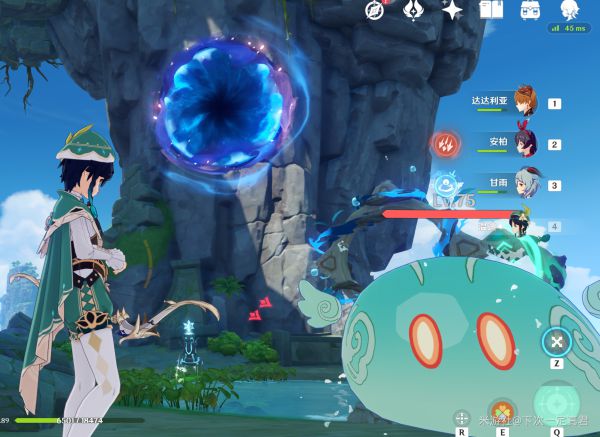Trigger the red claw burst icon beside 安柏

tap(445, 144)
